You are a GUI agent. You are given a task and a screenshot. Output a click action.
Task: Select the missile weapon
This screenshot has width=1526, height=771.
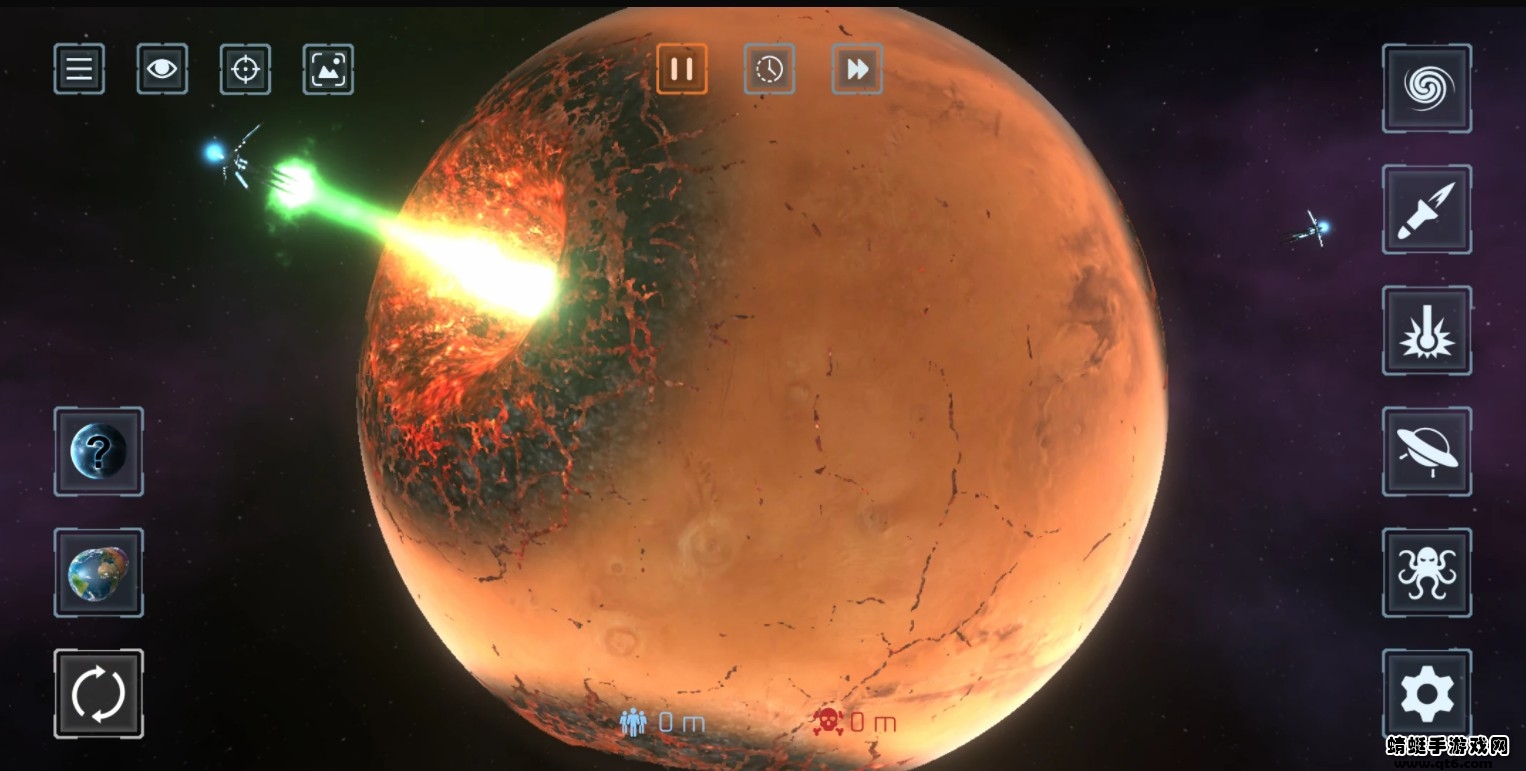pos(1427,209)
